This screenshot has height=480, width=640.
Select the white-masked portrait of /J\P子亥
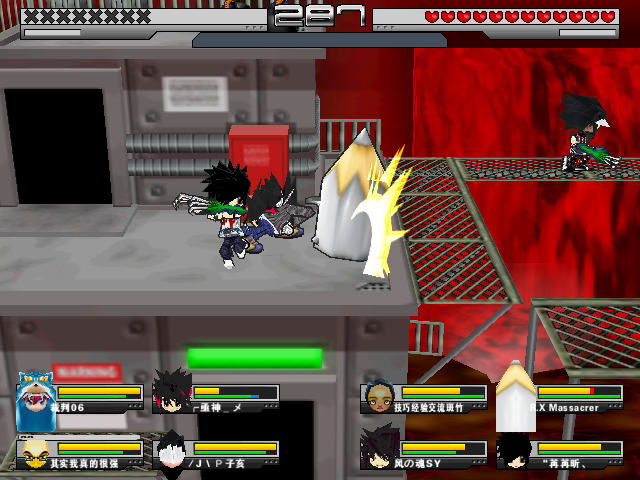pyautogui.click(x=171, y=452)
